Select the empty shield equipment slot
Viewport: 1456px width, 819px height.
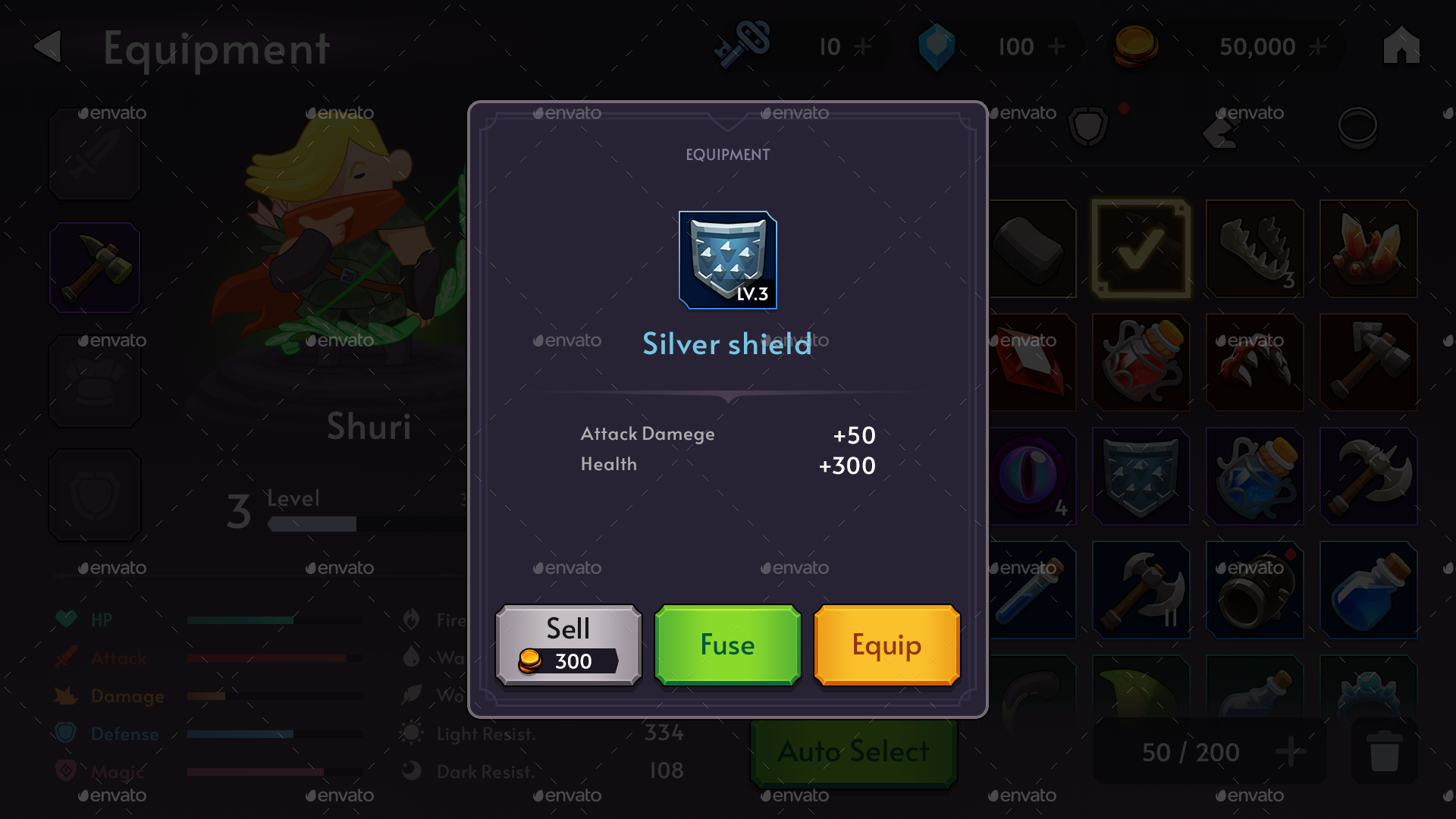pyautogui.click(x=94, y=494)
